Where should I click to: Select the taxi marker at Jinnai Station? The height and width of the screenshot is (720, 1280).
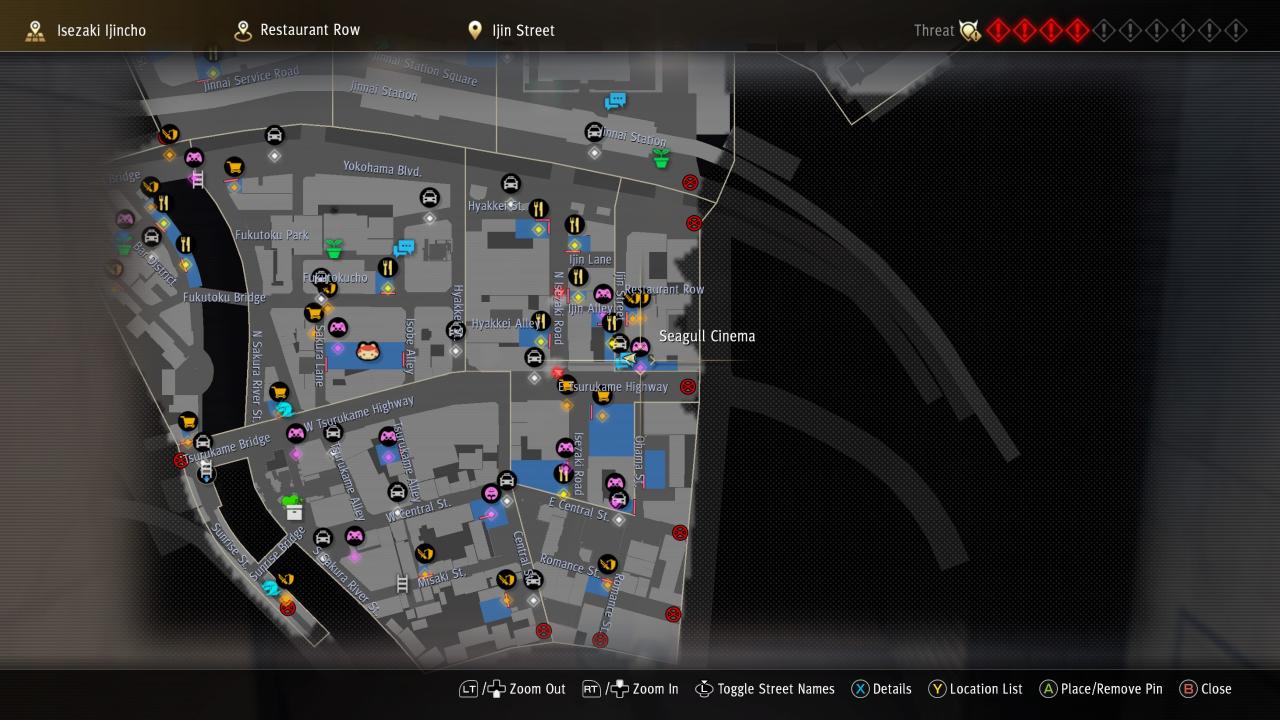[x=594, y=133]
